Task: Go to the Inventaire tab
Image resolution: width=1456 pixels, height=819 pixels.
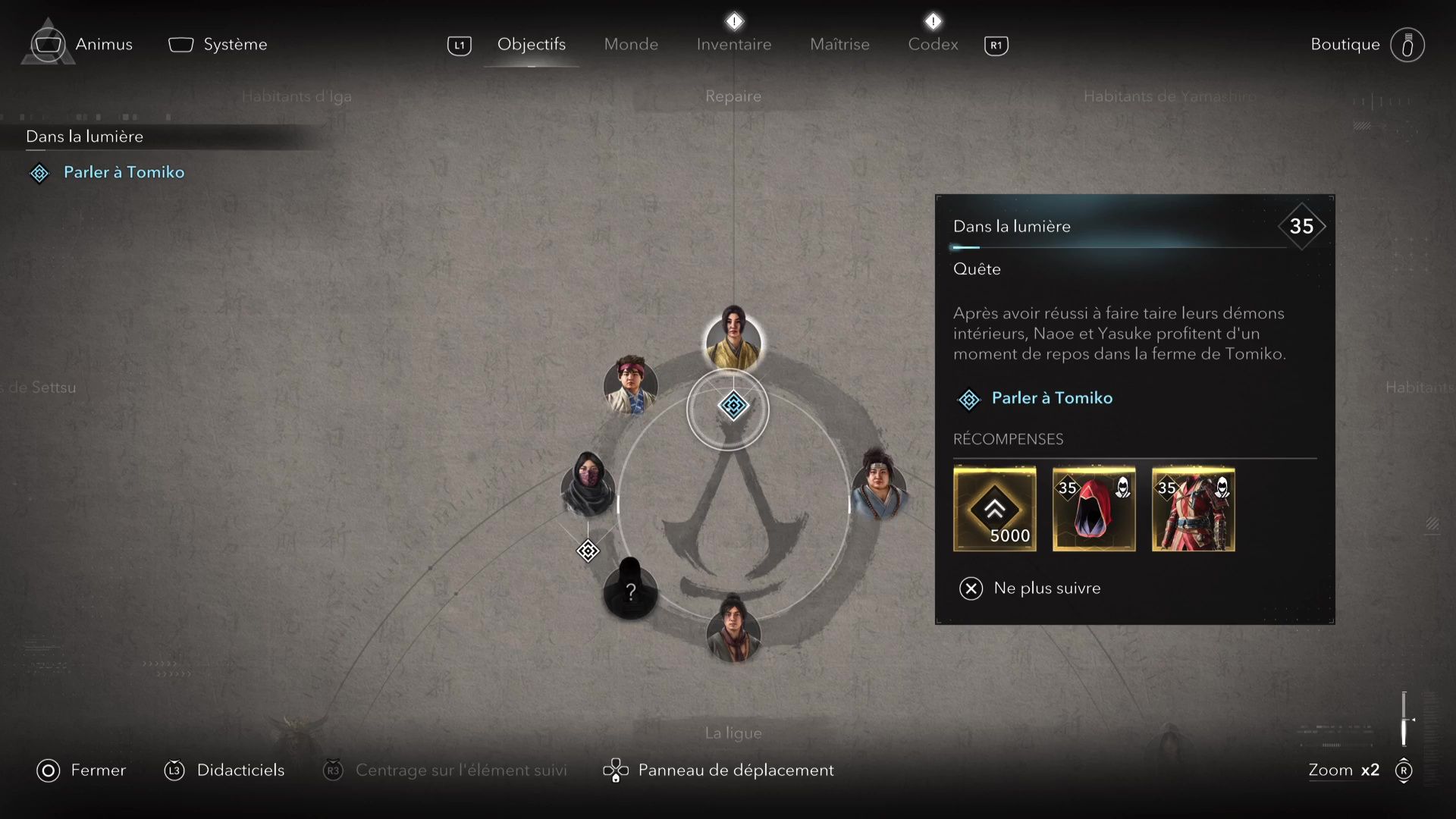Action: point(733,44)
